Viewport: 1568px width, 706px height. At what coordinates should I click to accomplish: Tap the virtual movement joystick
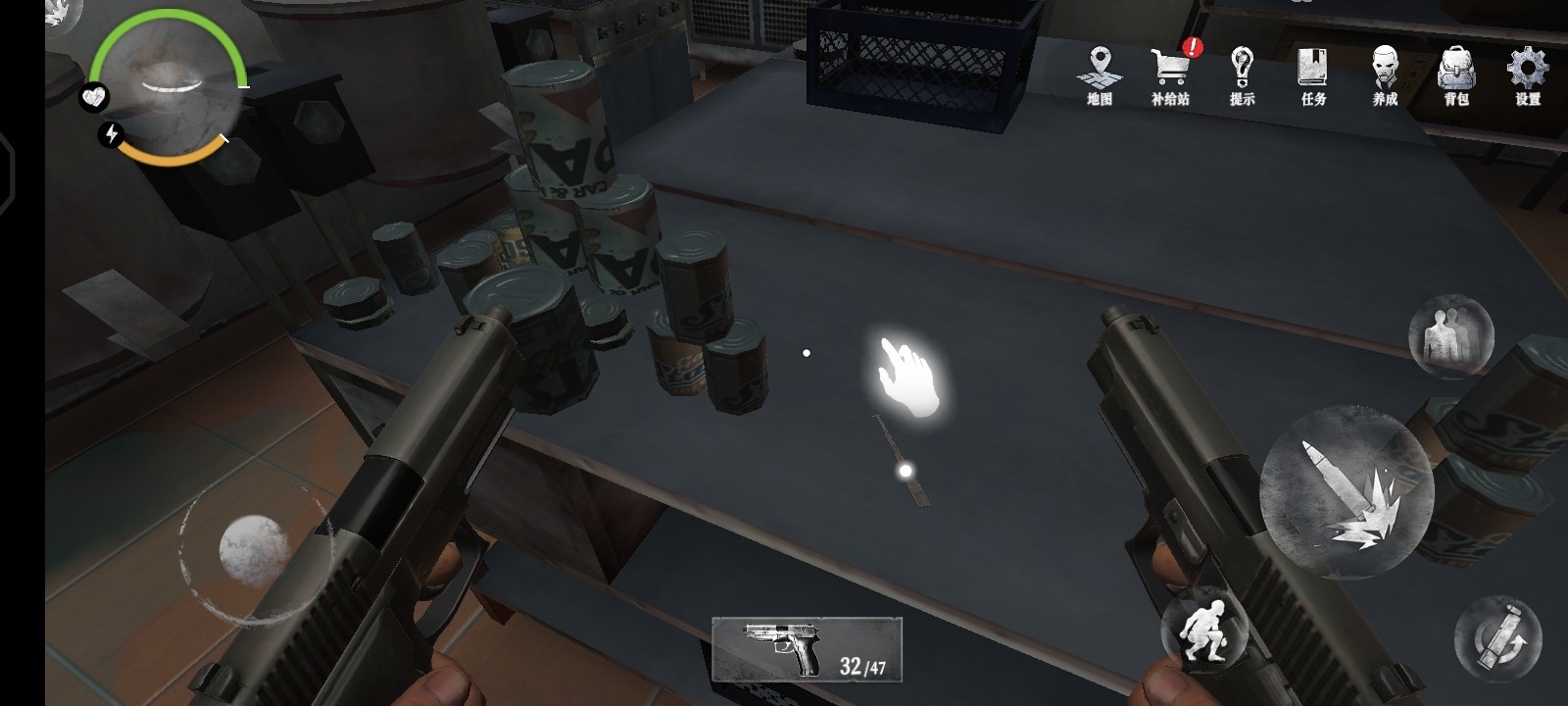point(253,549)
